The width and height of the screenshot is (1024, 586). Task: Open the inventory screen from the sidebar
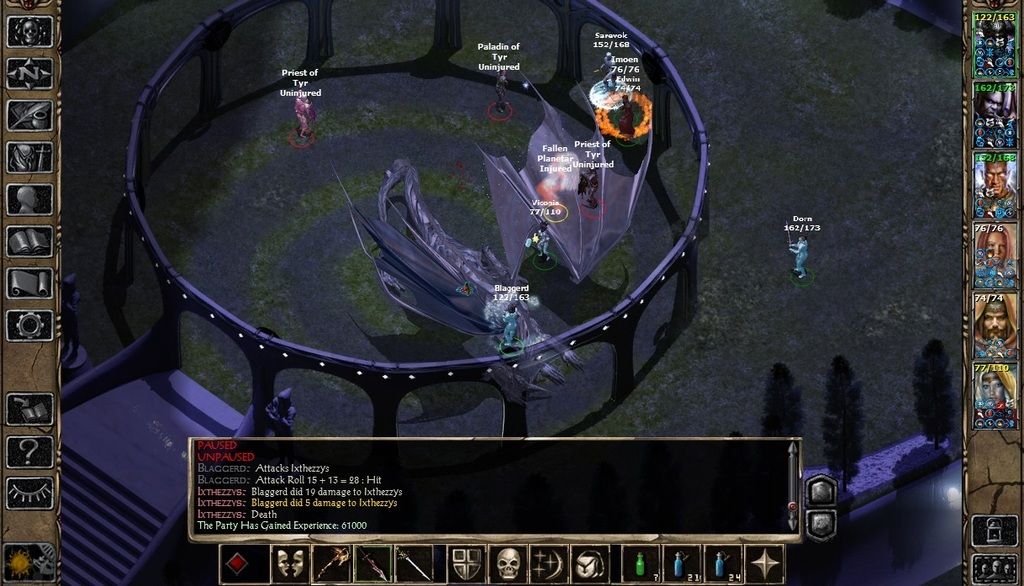coord(29,157)
